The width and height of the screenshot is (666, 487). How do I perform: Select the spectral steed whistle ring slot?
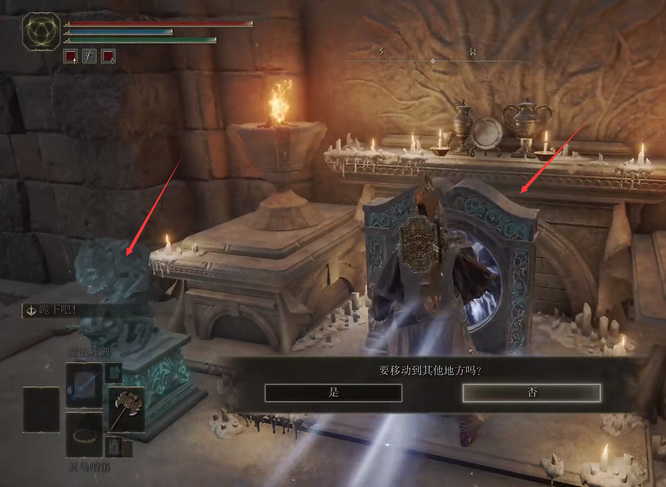pos(84,436)
